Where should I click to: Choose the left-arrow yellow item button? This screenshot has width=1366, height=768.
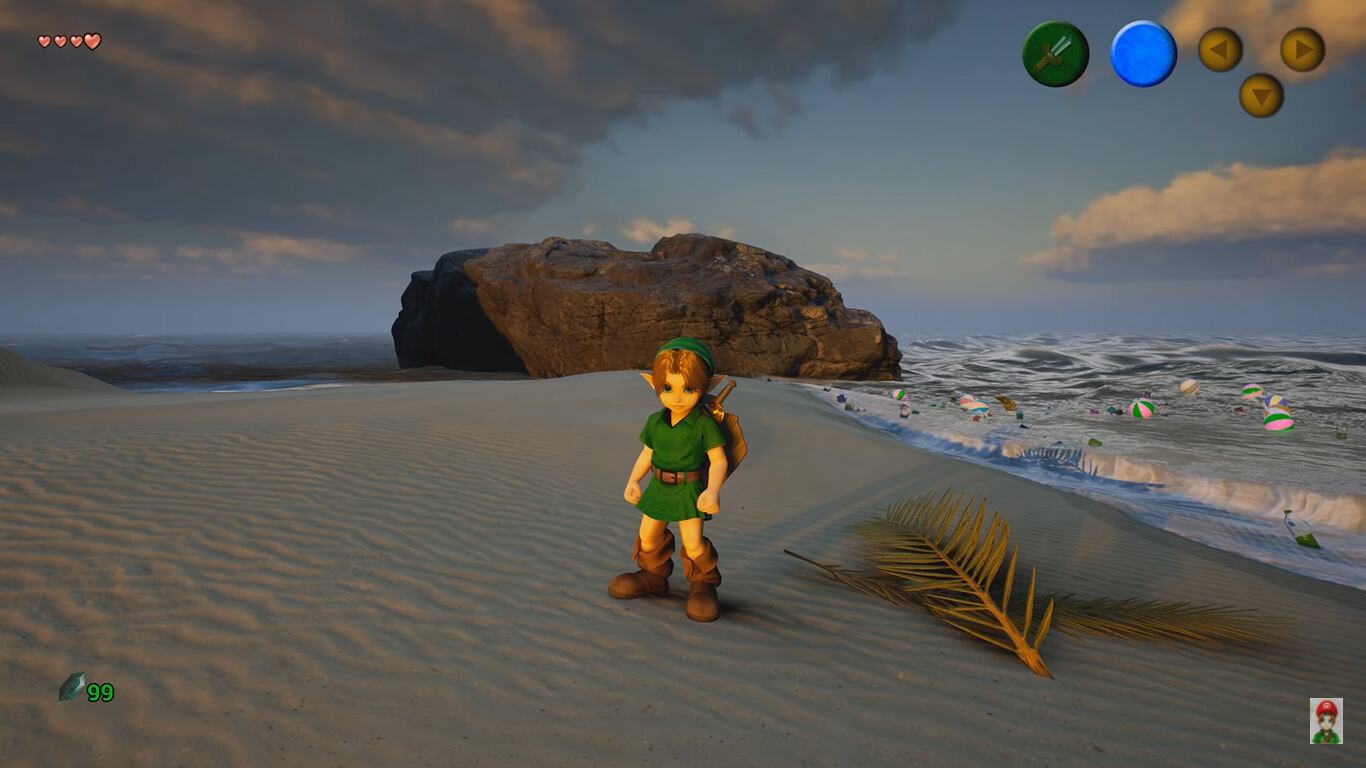tap(1220, 49)
